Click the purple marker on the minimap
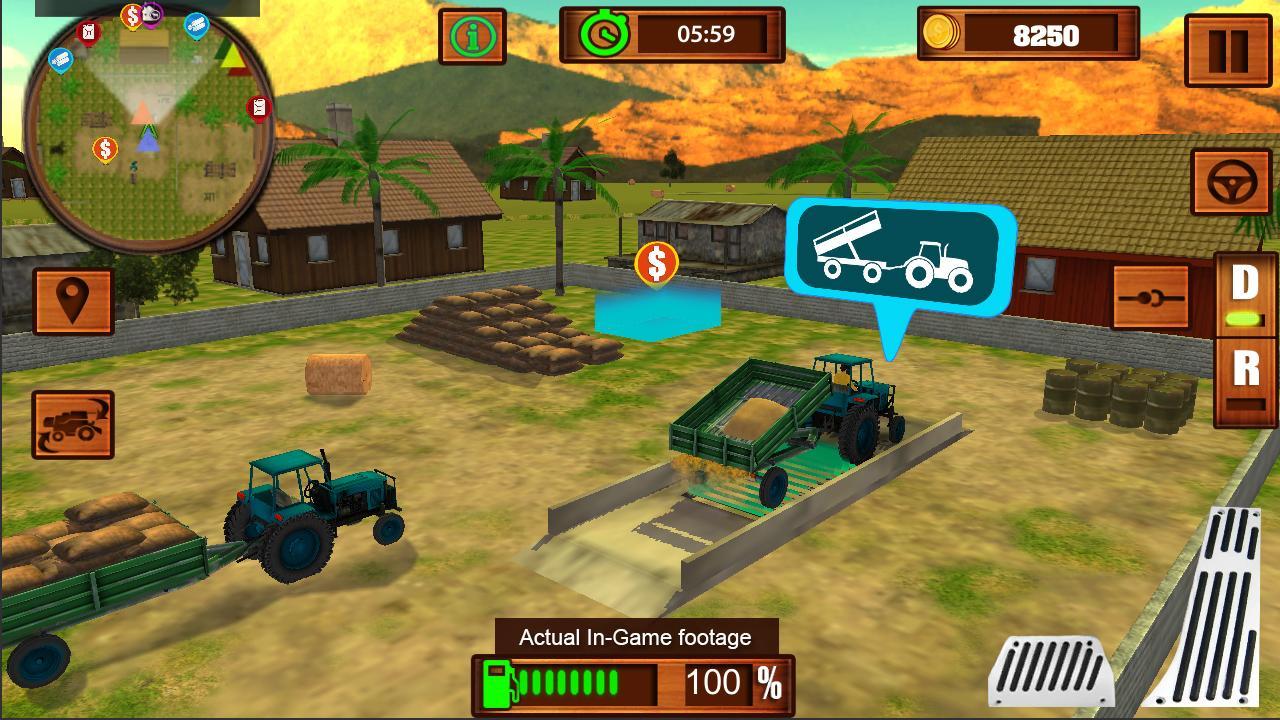 click(x=150, y=14)
